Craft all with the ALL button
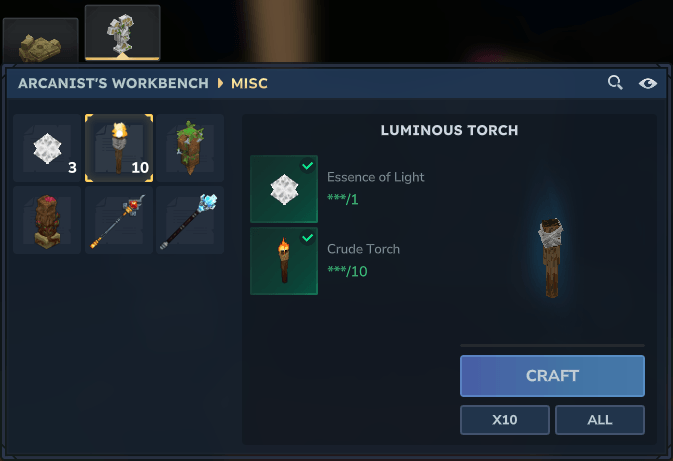This screenshot has height=461, width=673. [600, 420]
